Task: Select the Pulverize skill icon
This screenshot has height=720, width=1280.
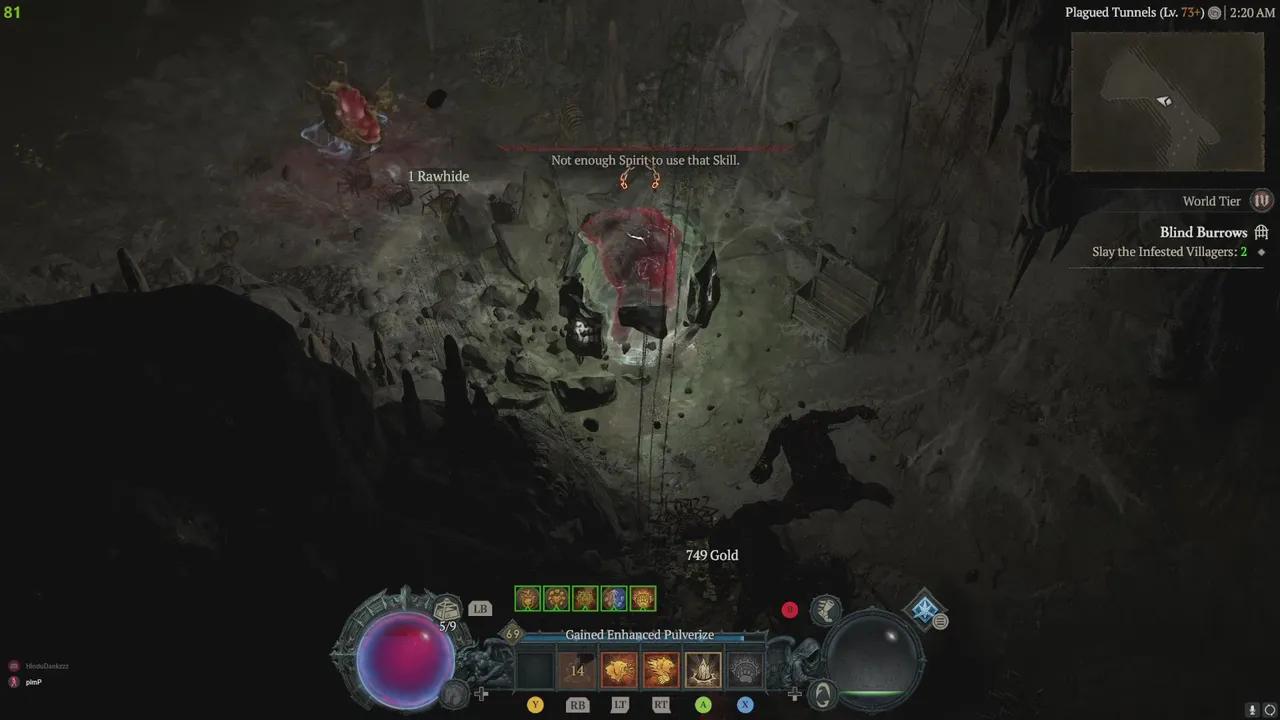Action: (661, 669)
